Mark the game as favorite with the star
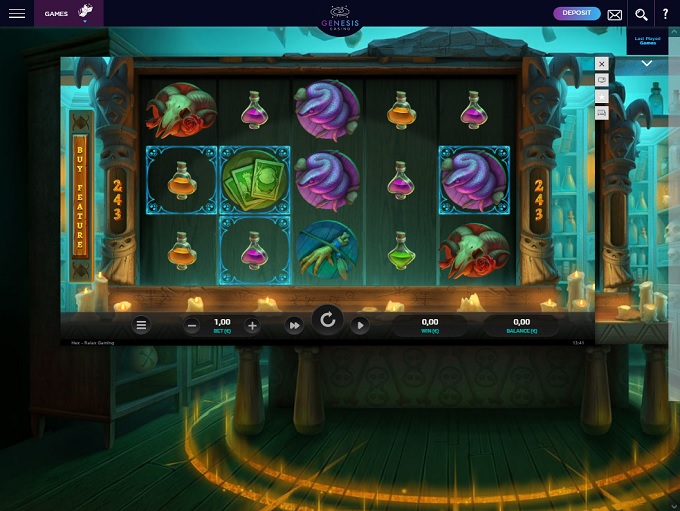Viewport: 680px width, 511px height. pyautogui.click(x=602, y=97)
